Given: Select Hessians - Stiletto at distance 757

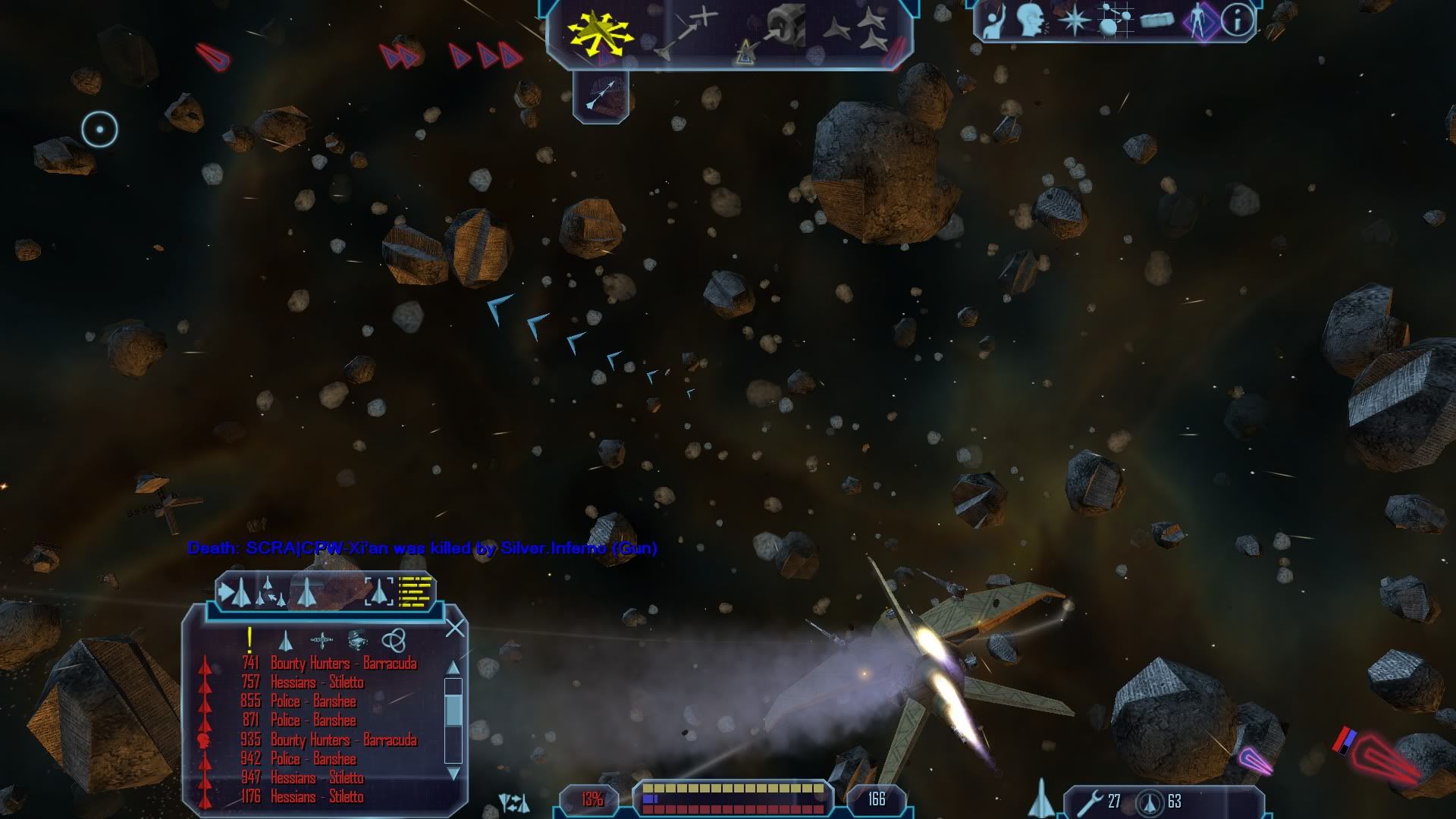Looking at the screenshot, I should [317, 682].
